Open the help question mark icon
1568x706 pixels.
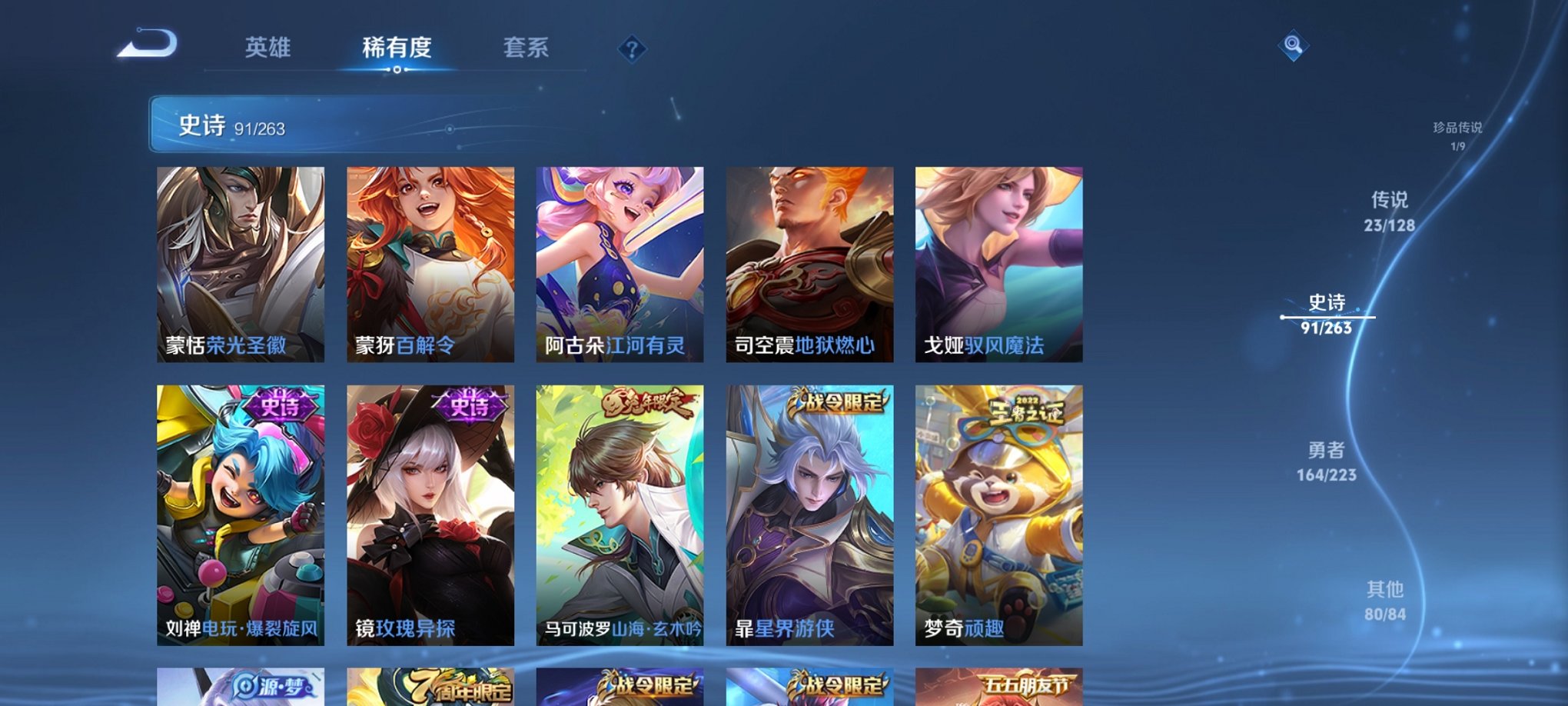tap(632, 50)
